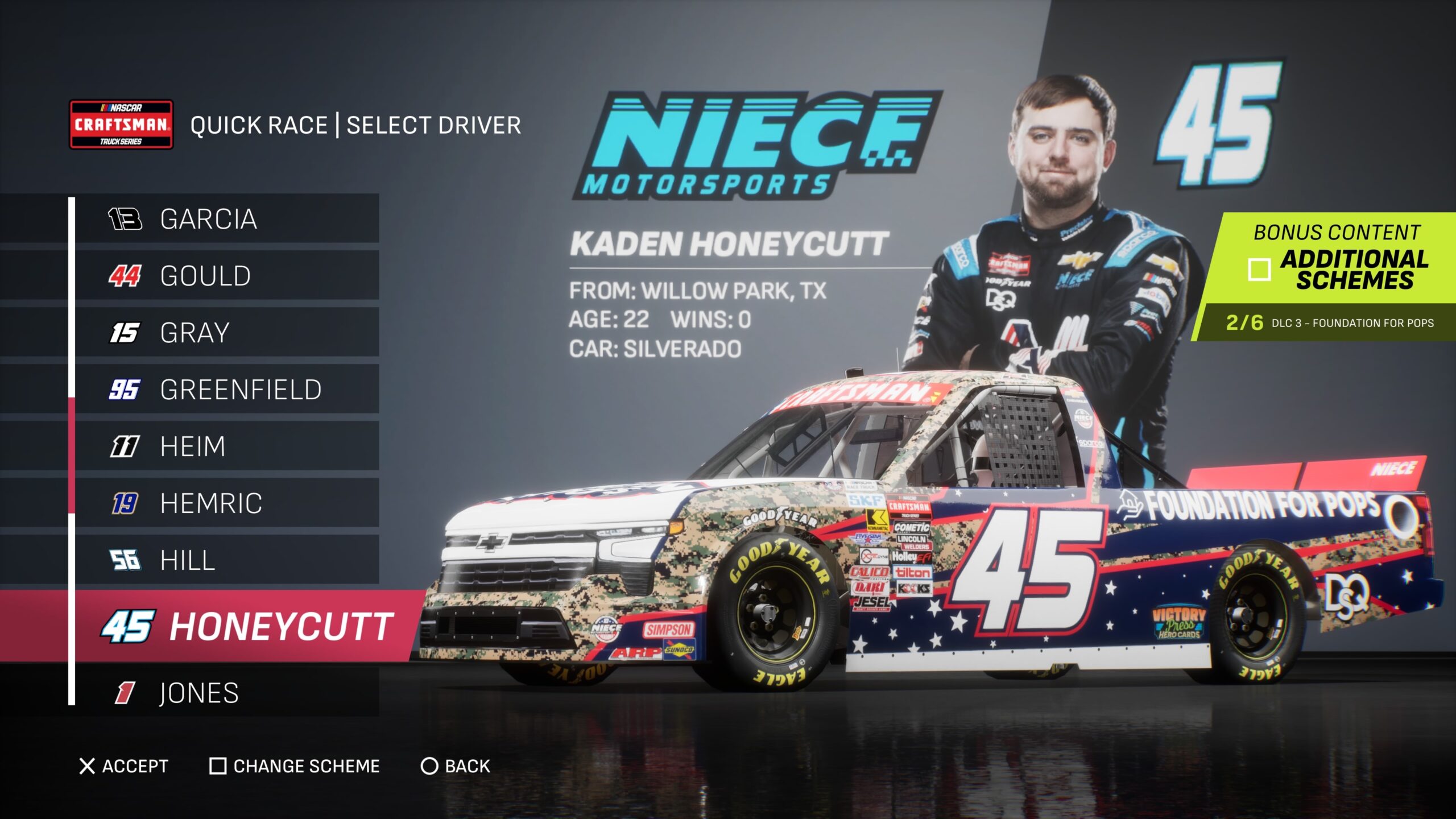Image resolution: width=1456 pixels, height=819 pixels.
Task: Go Back to previous menu
Action: (x=456, y=766)
